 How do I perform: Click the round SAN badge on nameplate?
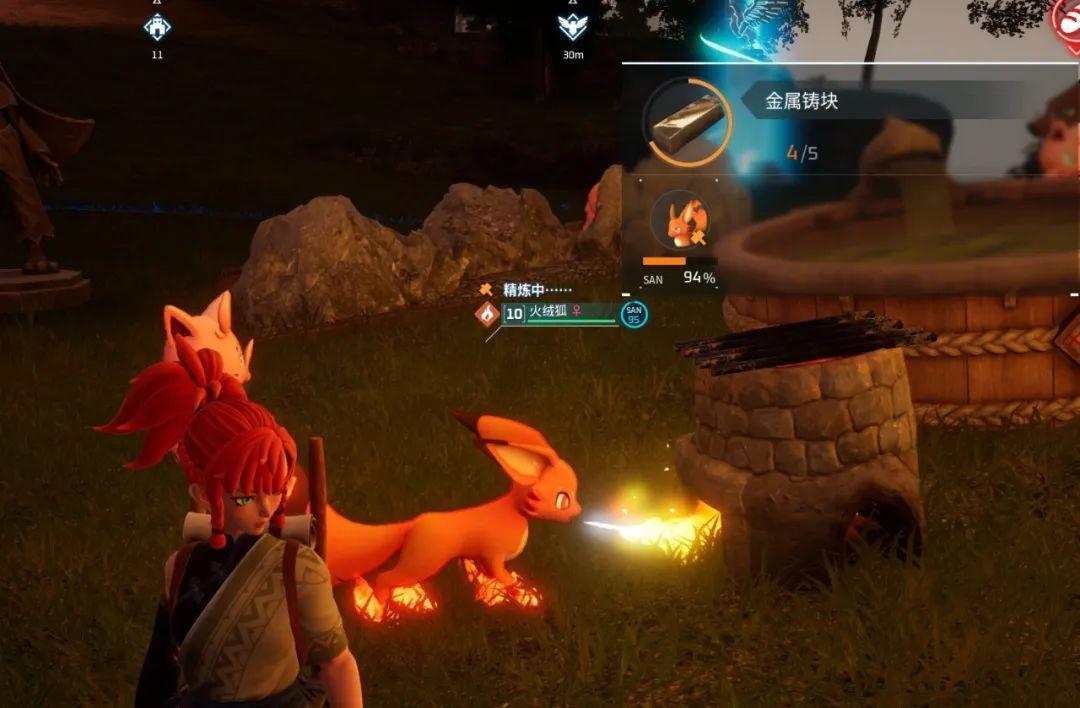[x=633, y=314]
